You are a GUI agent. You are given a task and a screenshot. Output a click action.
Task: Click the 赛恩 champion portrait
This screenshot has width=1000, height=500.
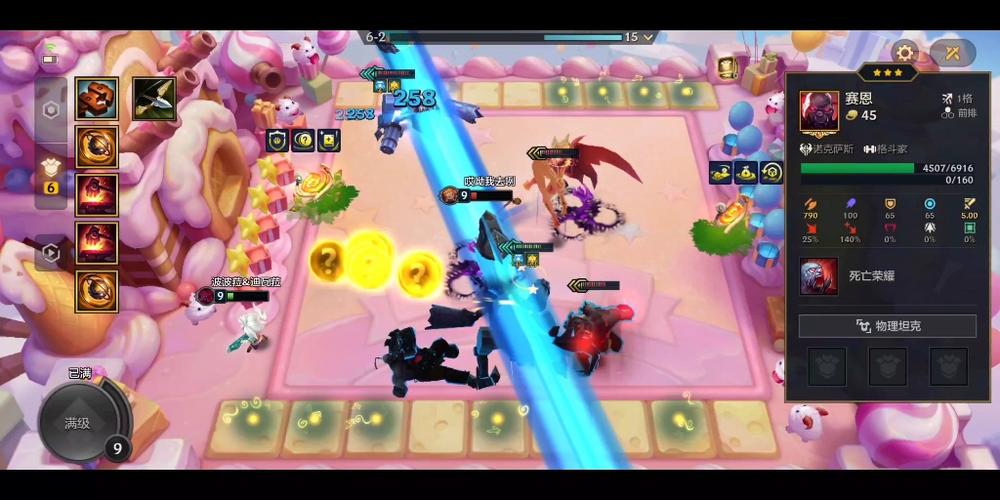[x=820, y=111]
